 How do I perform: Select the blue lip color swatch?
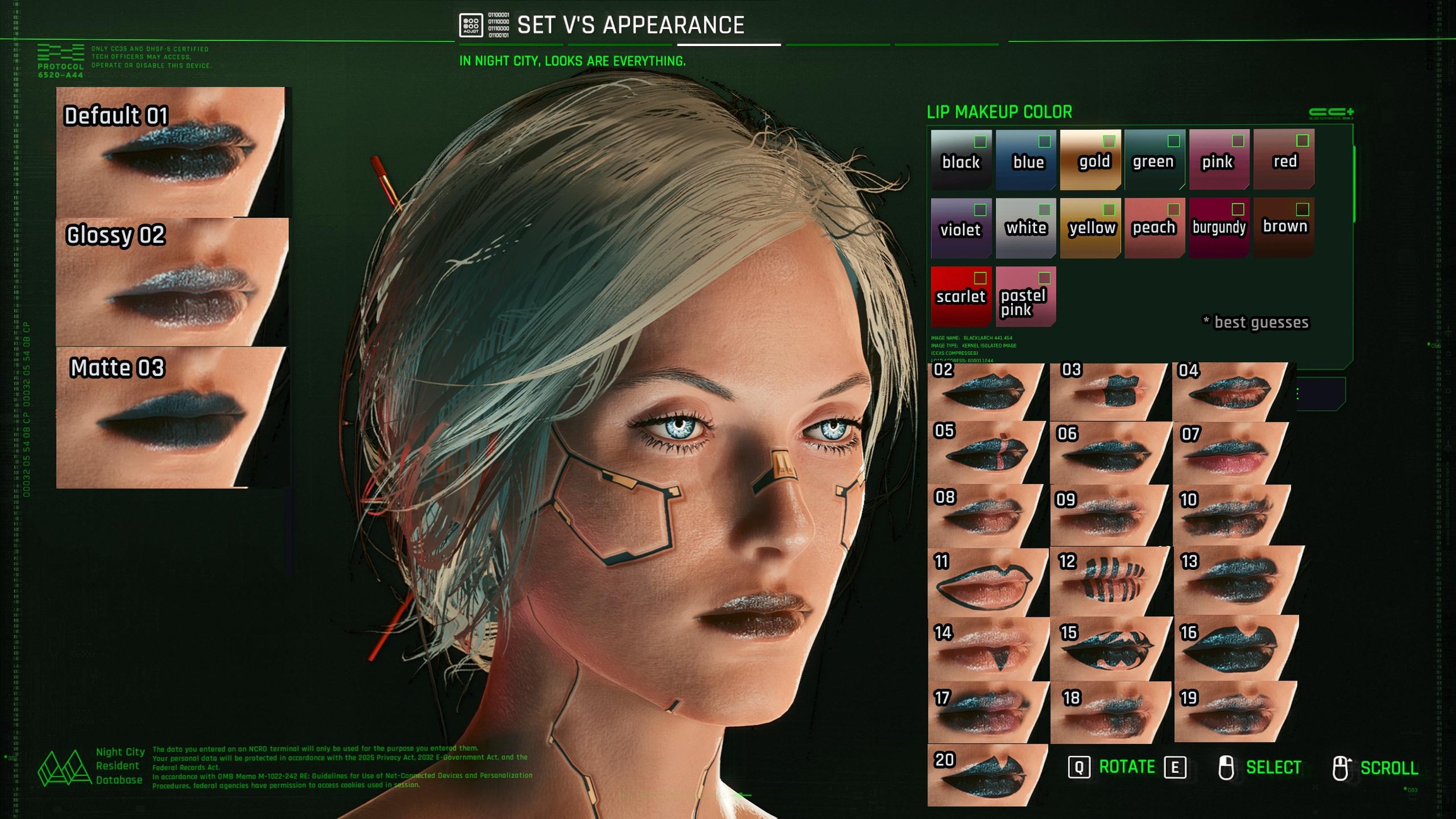[1026, 160]
